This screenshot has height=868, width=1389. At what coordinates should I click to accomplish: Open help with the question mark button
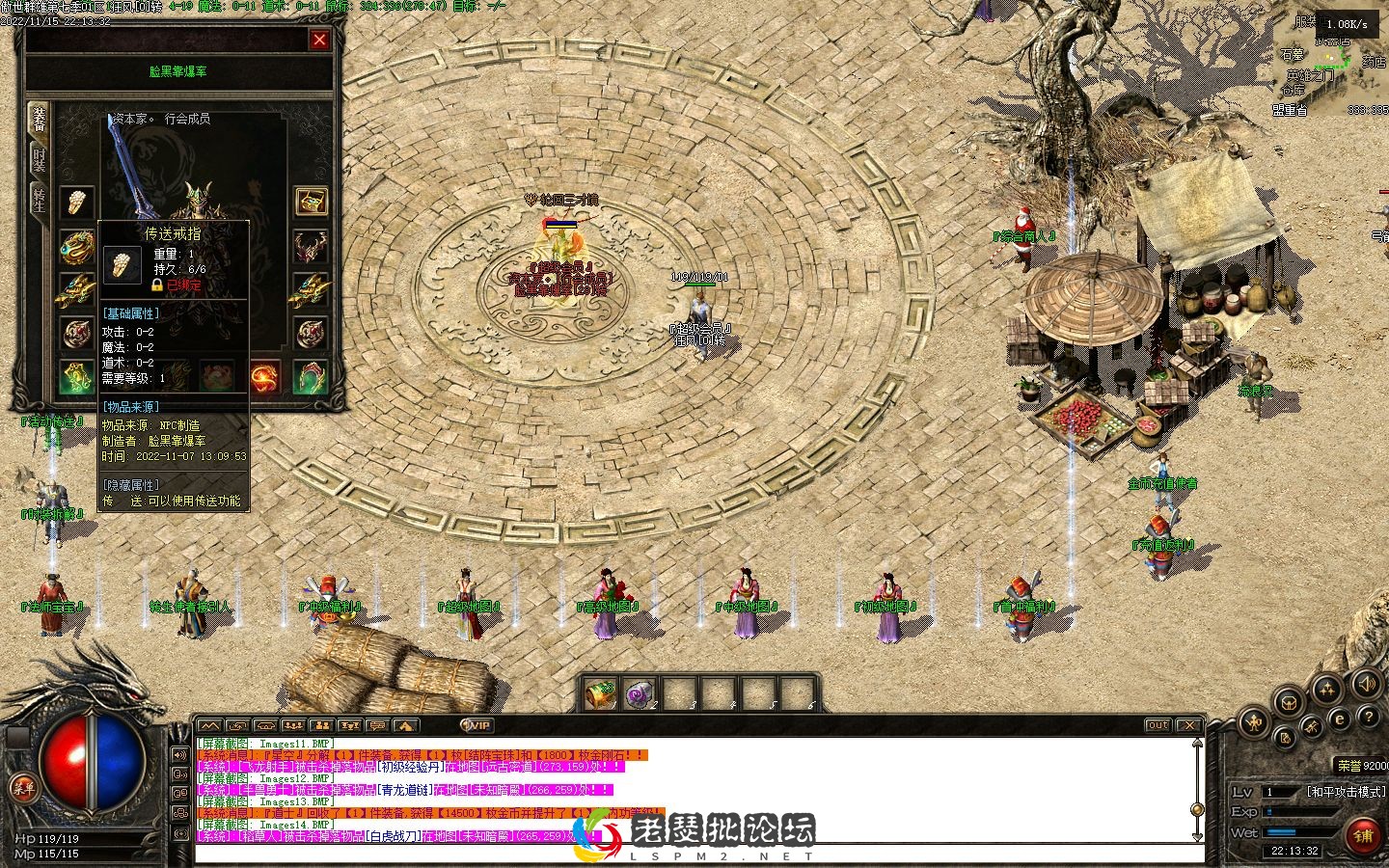tap(1369, 718)
